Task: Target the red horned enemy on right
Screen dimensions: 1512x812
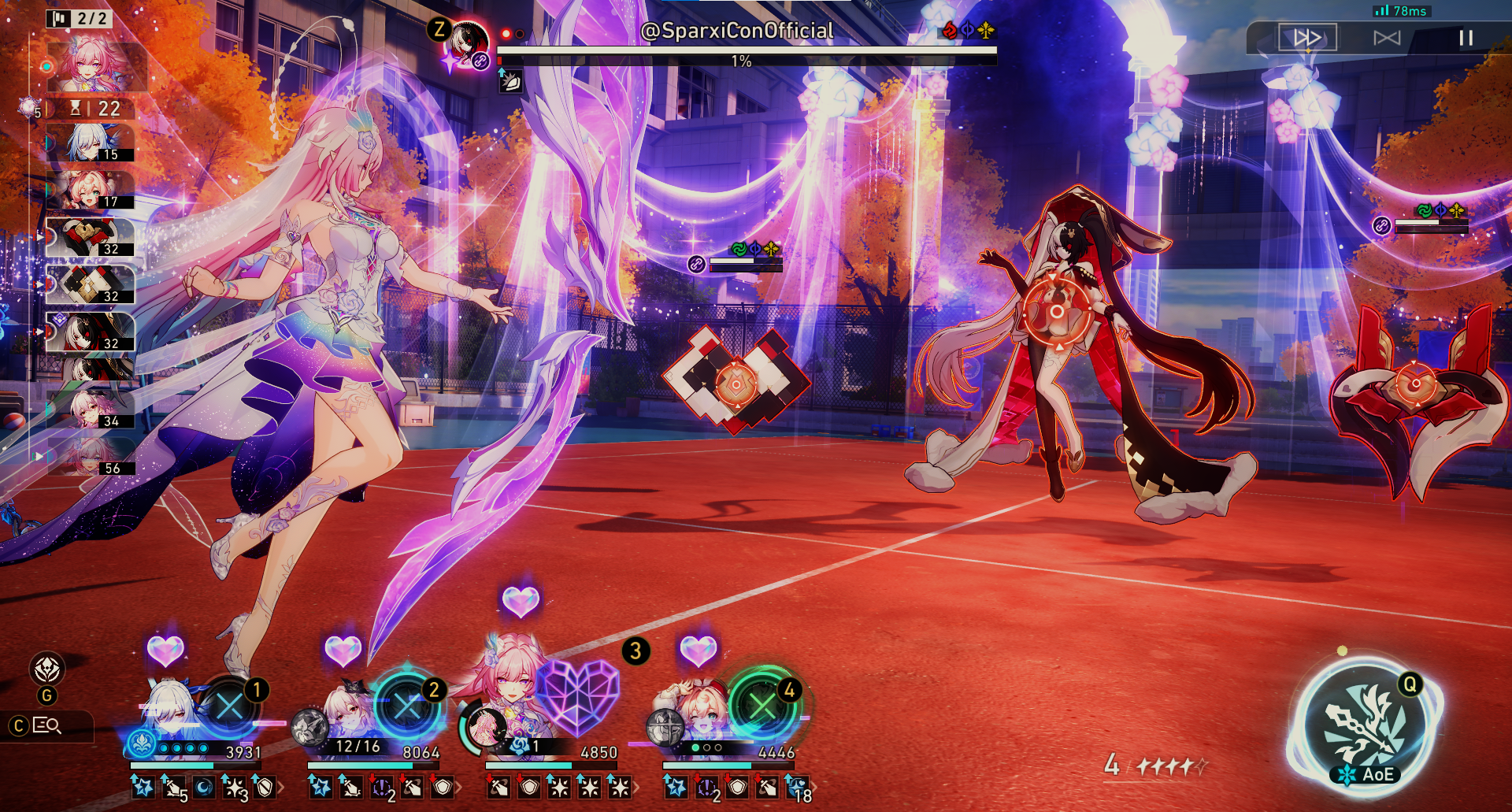Action: [x=1414, y=384]
